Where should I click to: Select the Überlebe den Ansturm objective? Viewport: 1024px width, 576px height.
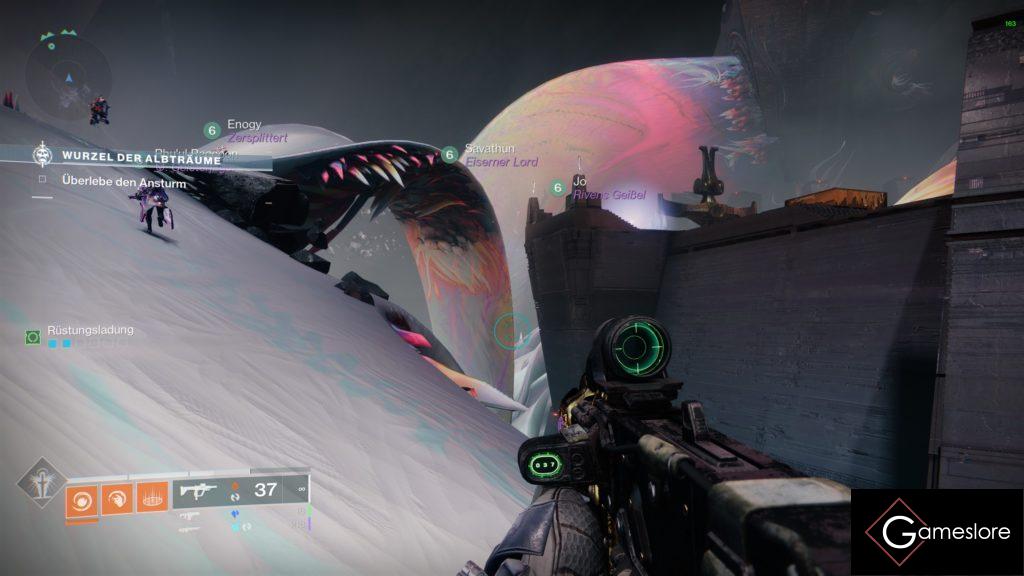coord(124,182)
